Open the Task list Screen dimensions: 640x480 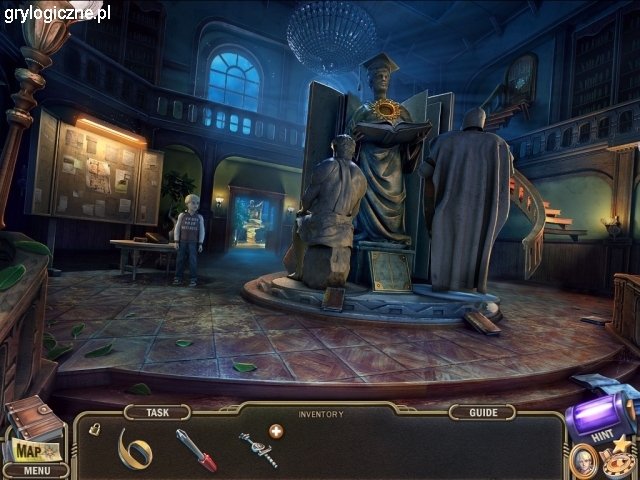click(157, 412)
